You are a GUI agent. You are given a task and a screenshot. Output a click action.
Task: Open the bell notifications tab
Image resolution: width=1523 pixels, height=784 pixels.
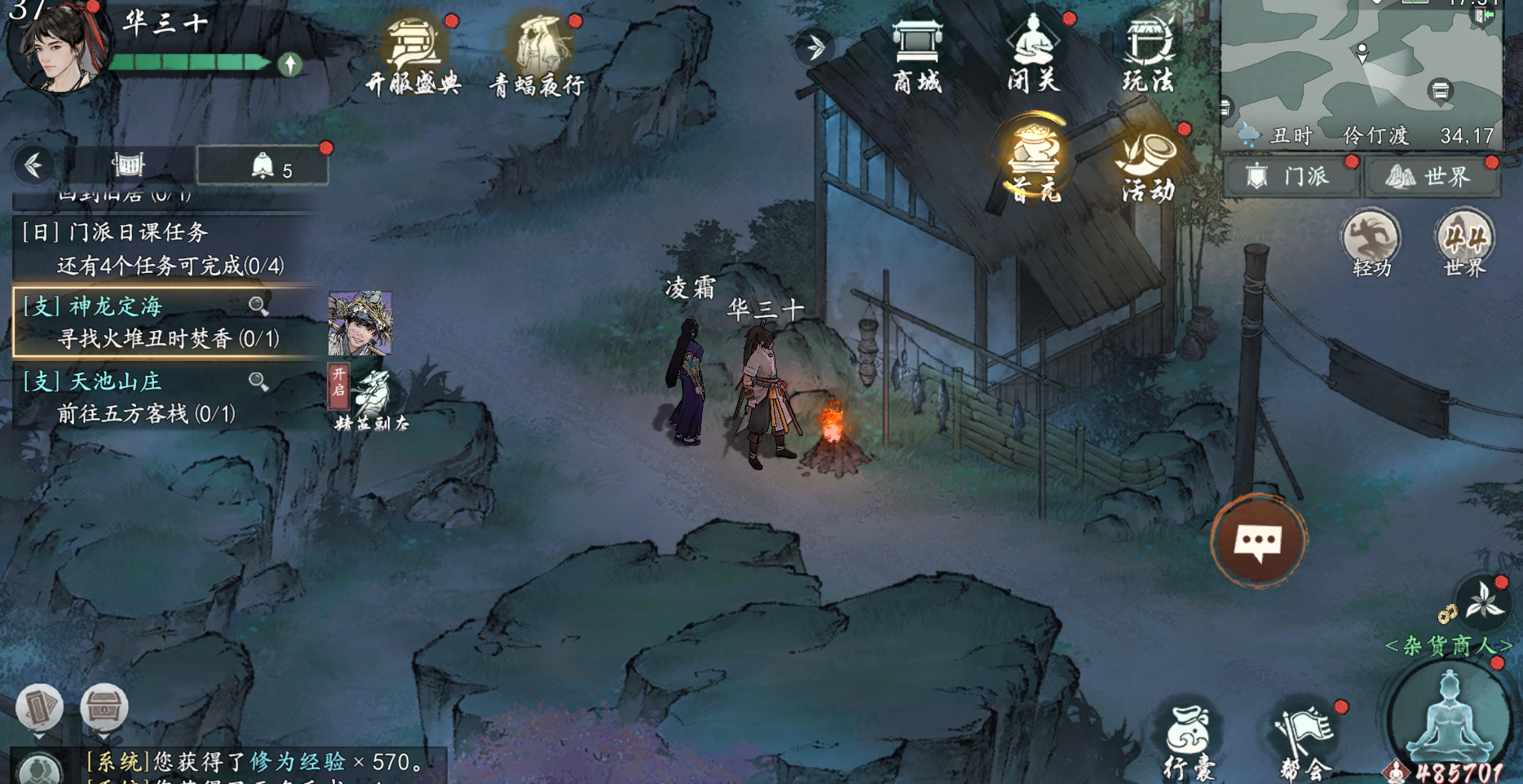263,166
